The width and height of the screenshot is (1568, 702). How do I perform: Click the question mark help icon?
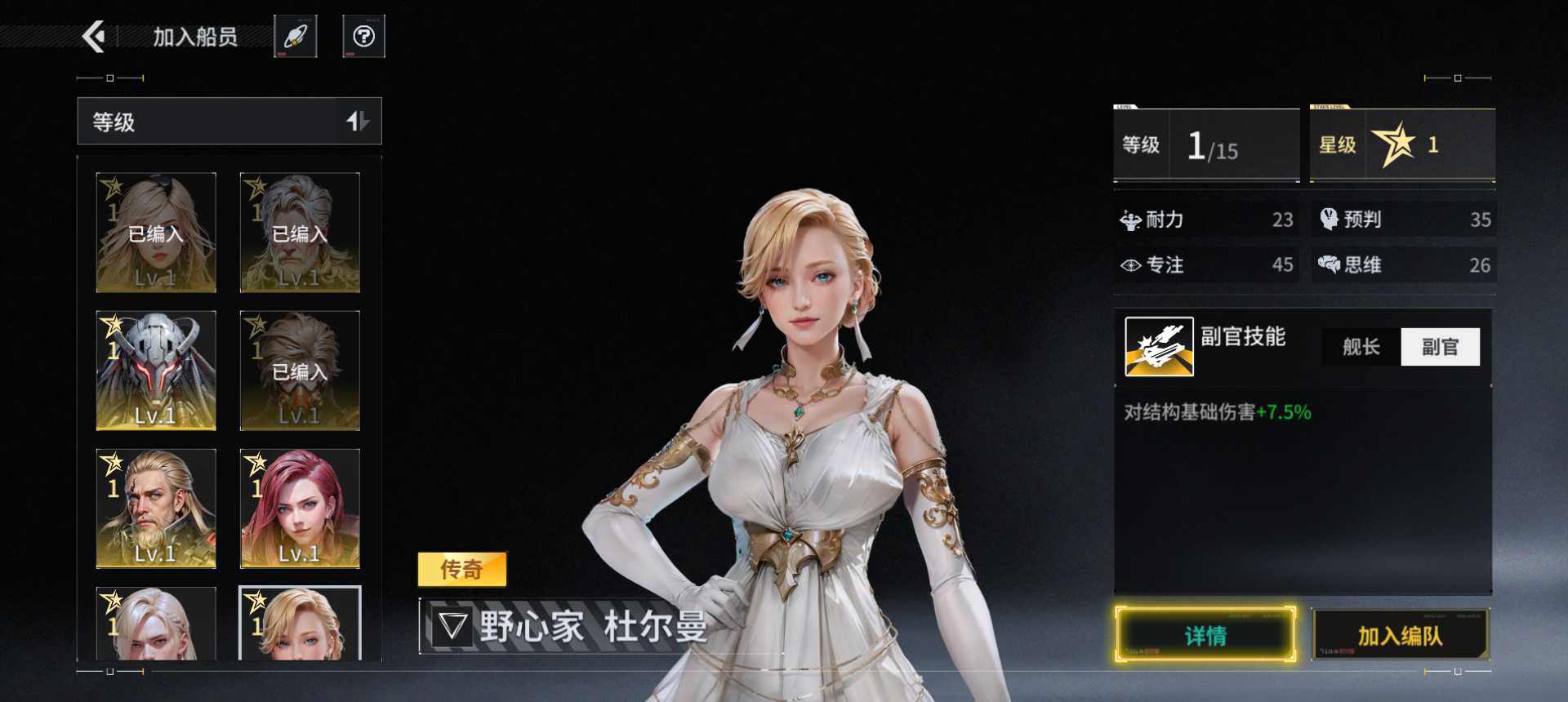364,35
